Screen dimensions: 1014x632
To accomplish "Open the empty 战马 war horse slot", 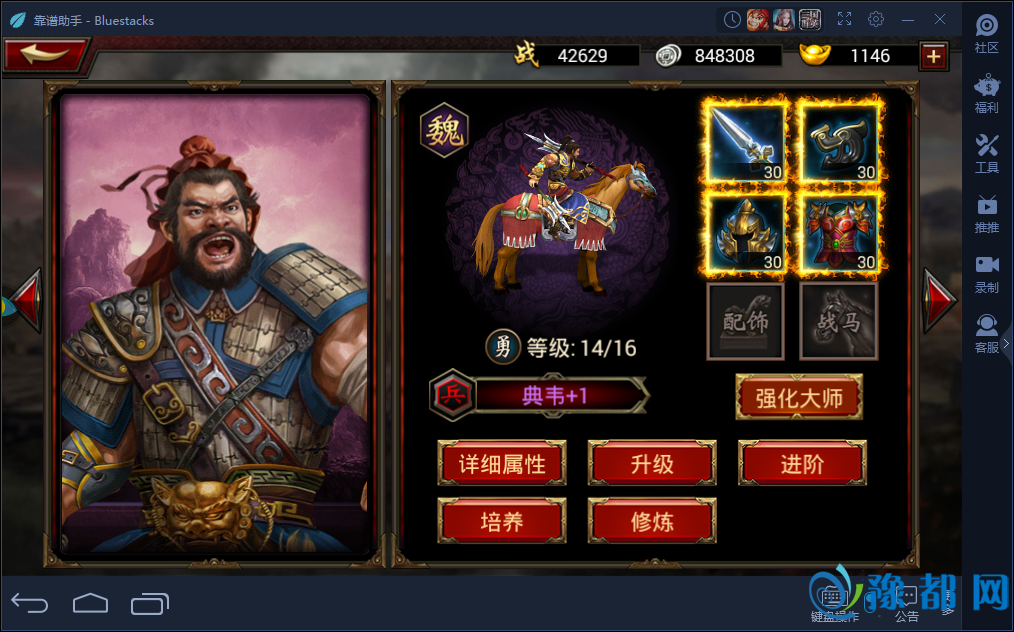I will [839, 321].
